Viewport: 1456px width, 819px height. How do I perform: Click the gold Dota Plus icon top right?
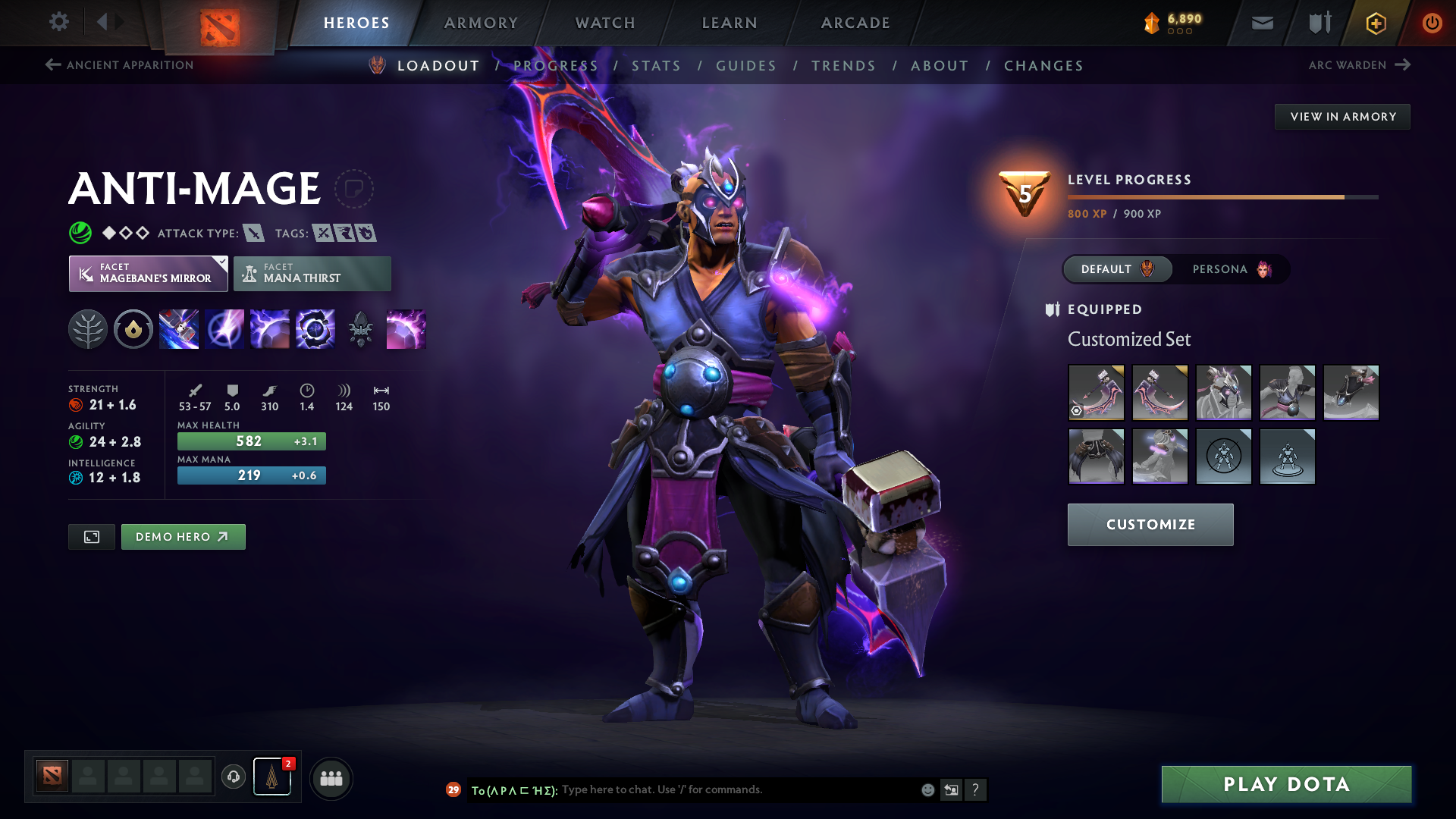pos(1375,23)
